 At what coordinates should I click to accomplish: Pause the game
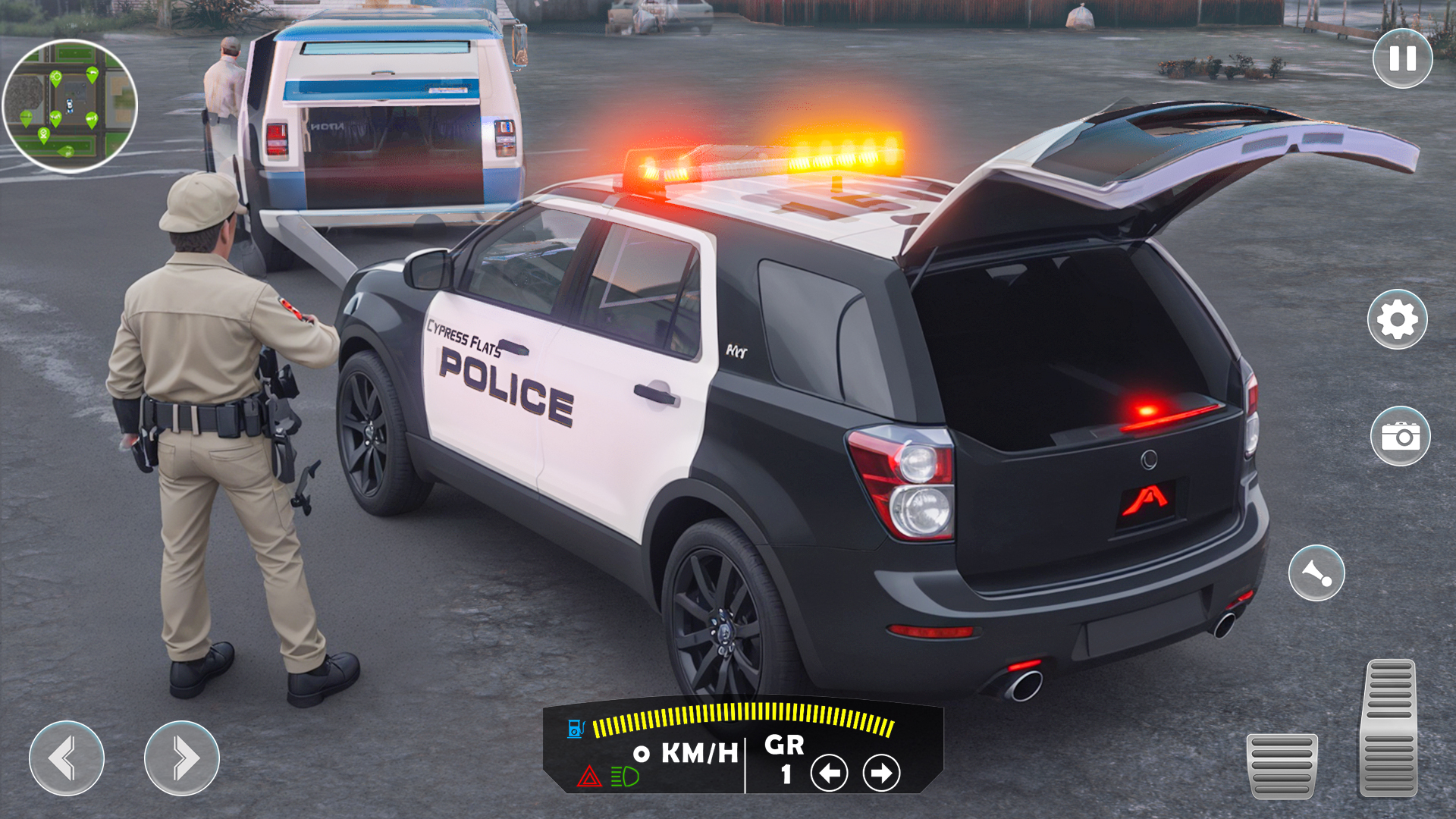click(1402, 59)
